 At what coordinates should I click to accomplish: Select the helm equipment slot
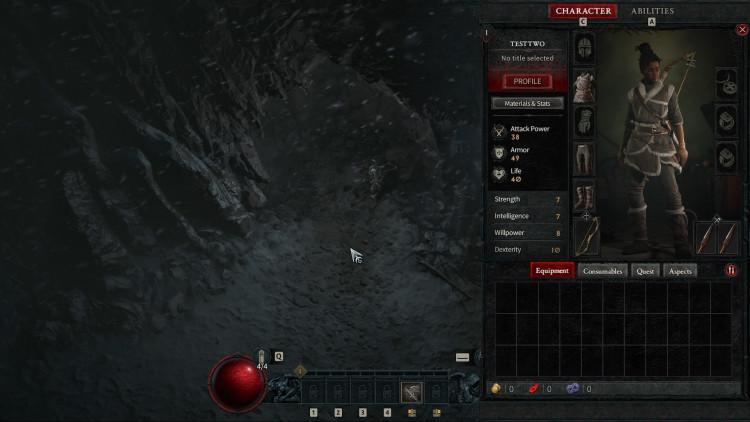pos(584,46)
